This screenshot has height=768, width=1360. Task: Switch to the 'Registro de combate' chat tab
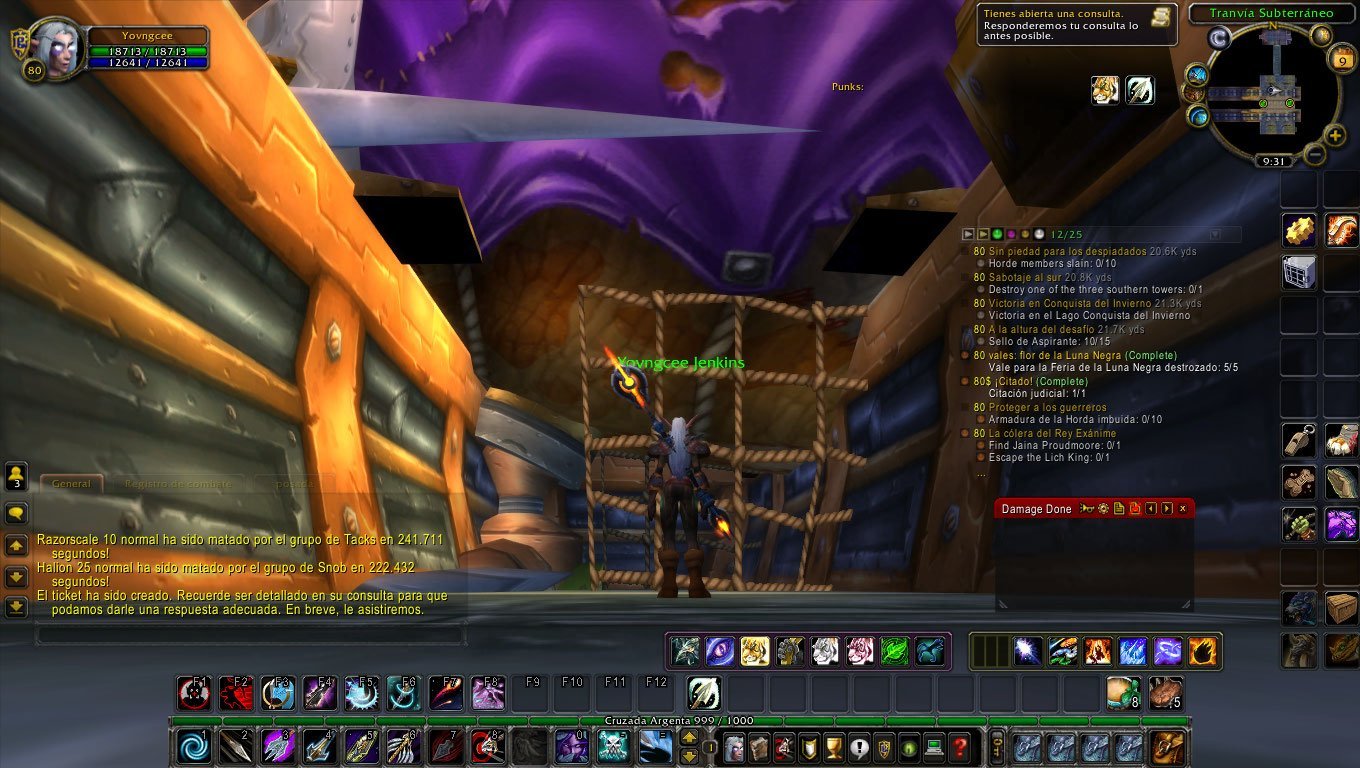[177, 484]
